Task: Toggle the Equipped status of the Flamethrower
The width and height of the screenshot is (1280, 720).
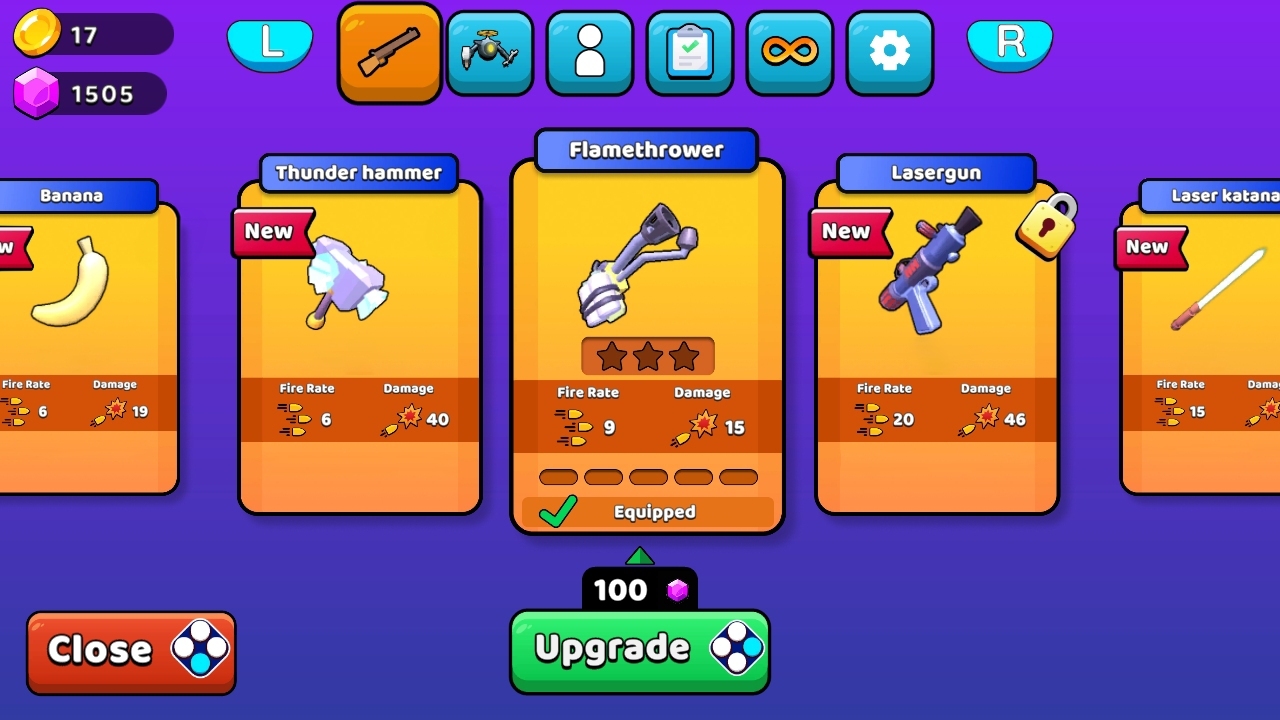Action: point(646,511)
